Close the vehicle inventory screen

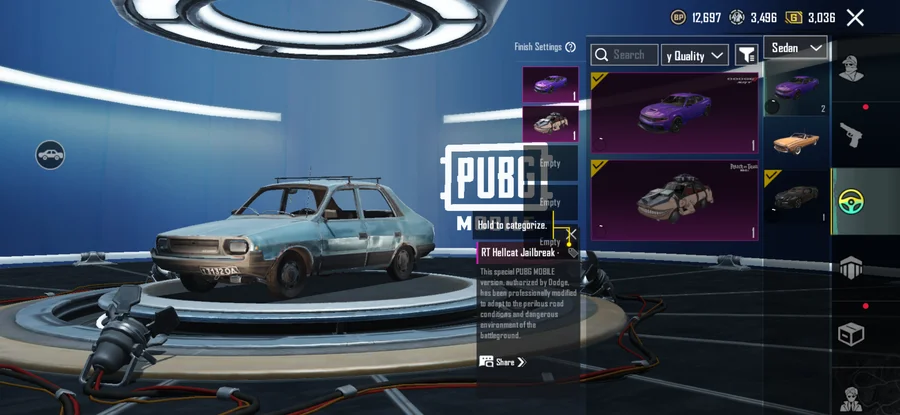[855, 17]
